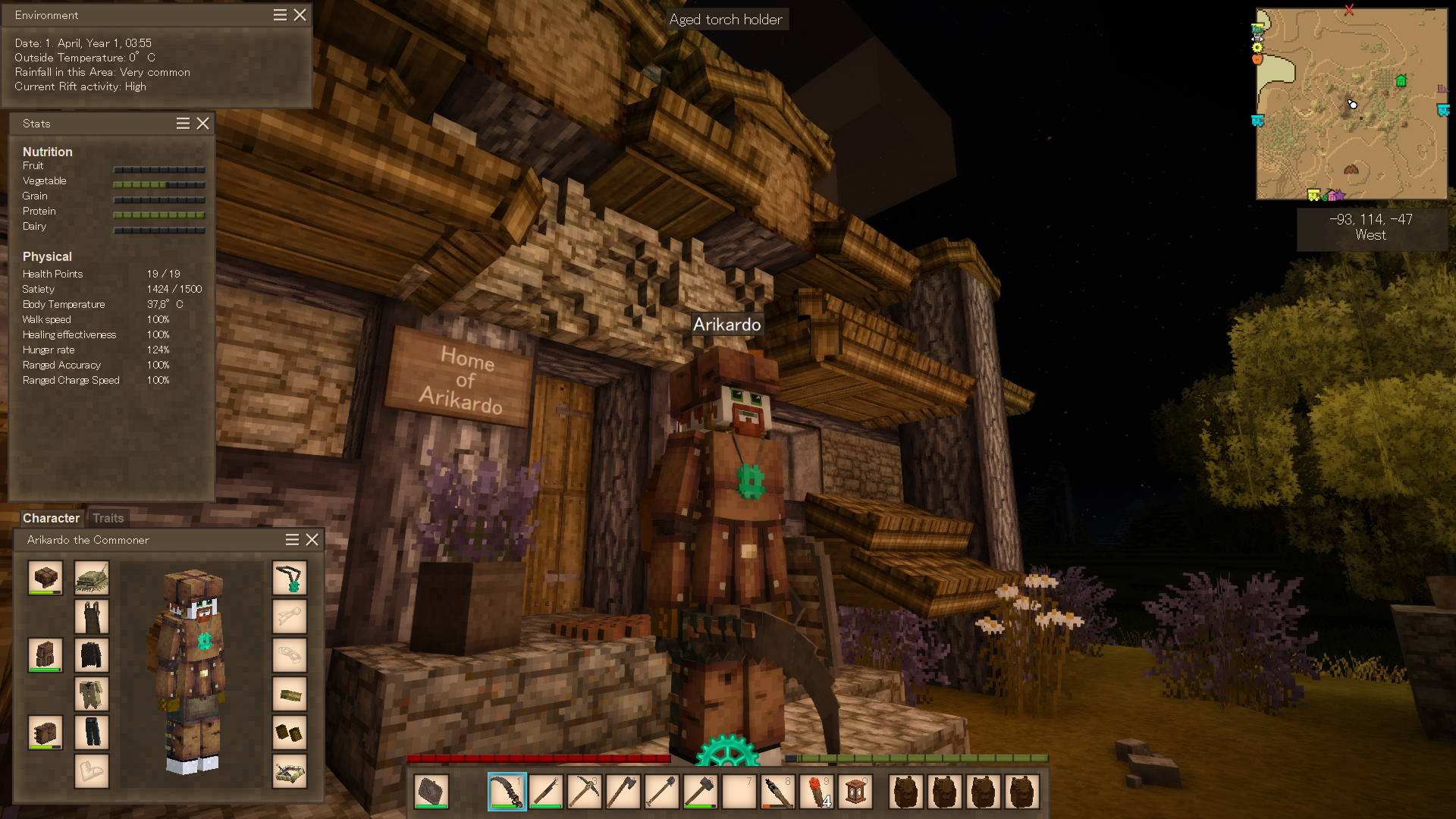Viewport: 1456px width, 819px height.
Task: Pick the hammer in hotbar slot 6
Action: coord(700,792)
